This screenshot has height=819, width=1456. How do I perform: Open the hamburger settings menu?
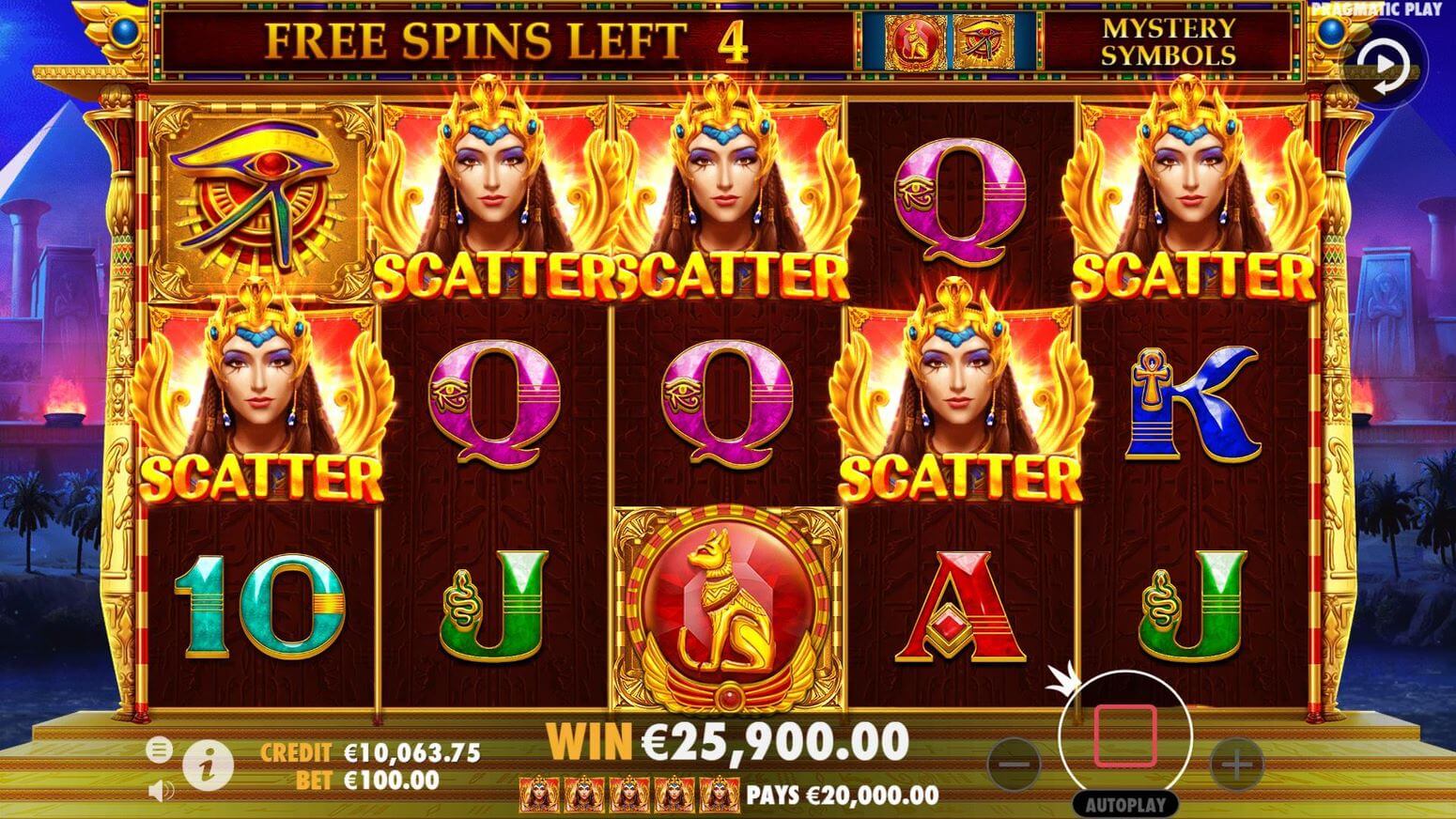(160, 749)
